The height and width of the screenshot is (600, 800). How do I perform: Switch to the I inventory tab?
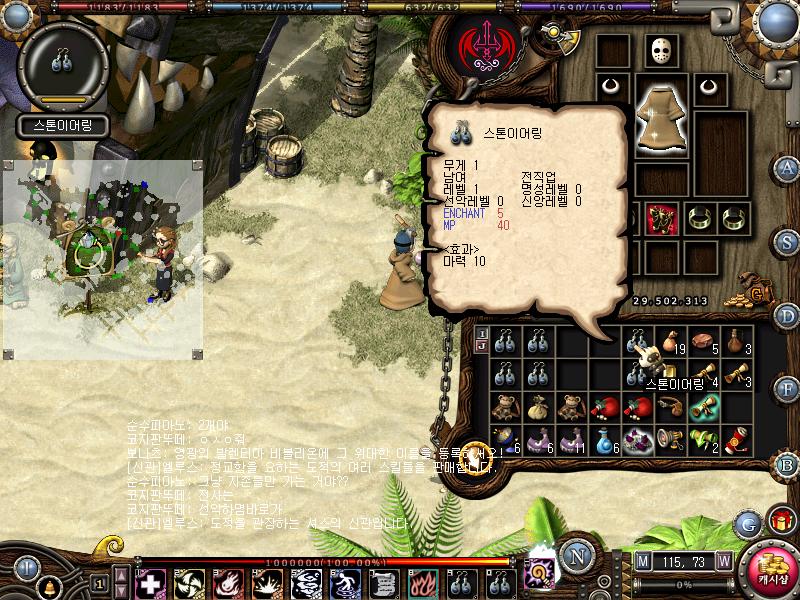click(481, 333)
